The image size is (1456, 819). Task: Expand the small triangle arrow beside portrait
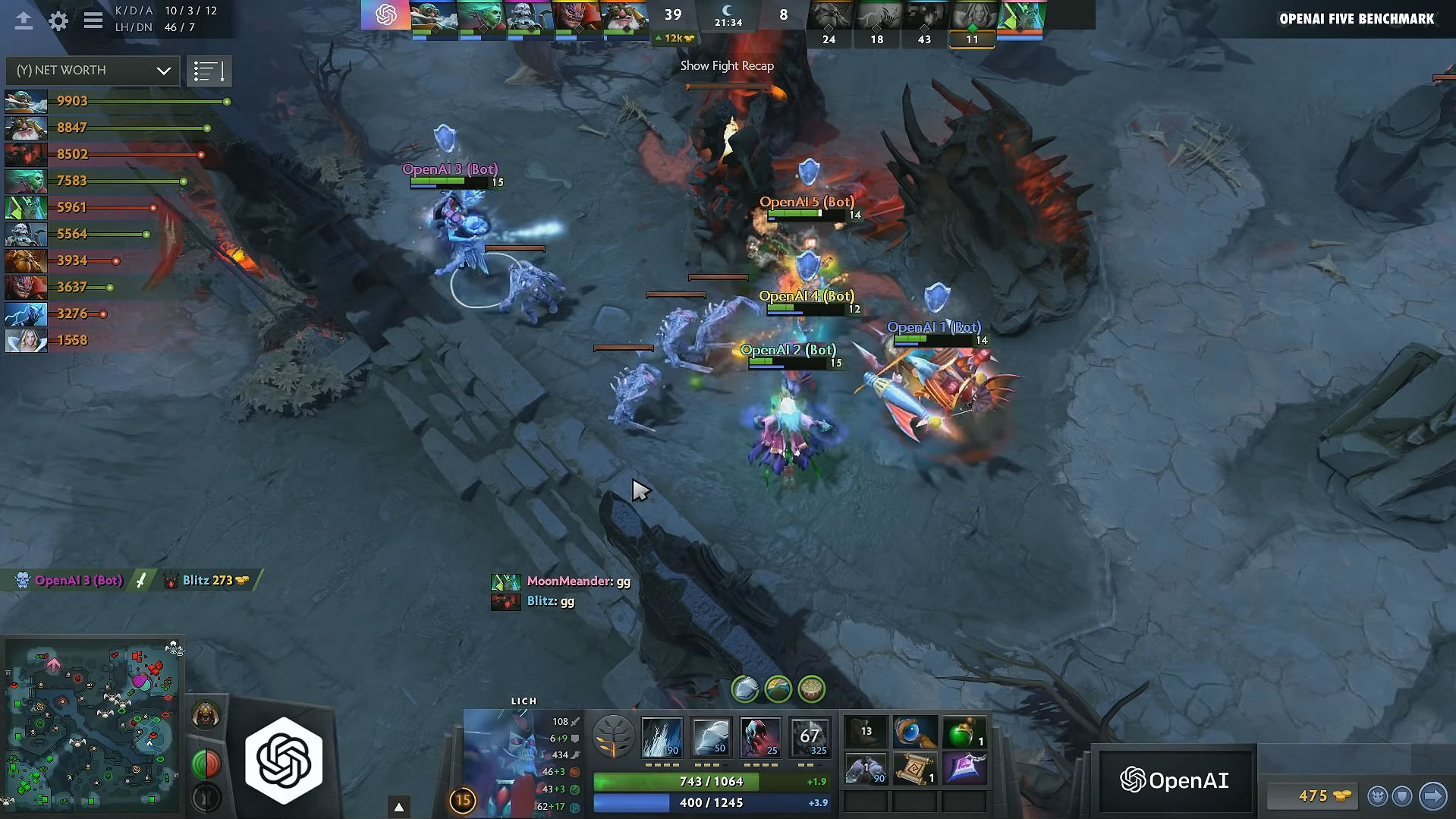click(399, 806)
